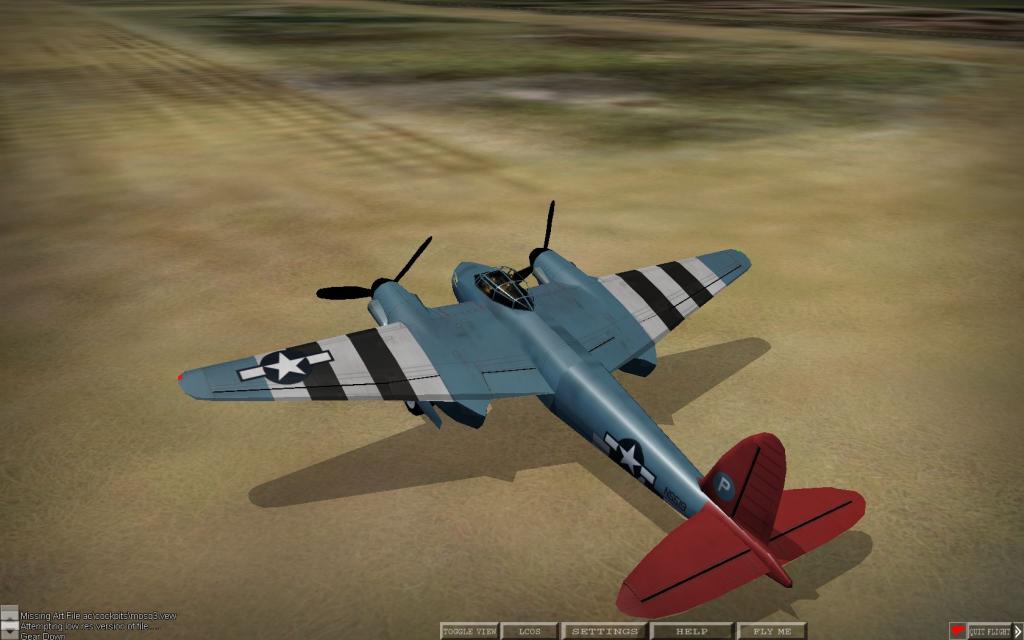
Task: Click the red icon beside Quit Flight
Action: tap(958, 631)
